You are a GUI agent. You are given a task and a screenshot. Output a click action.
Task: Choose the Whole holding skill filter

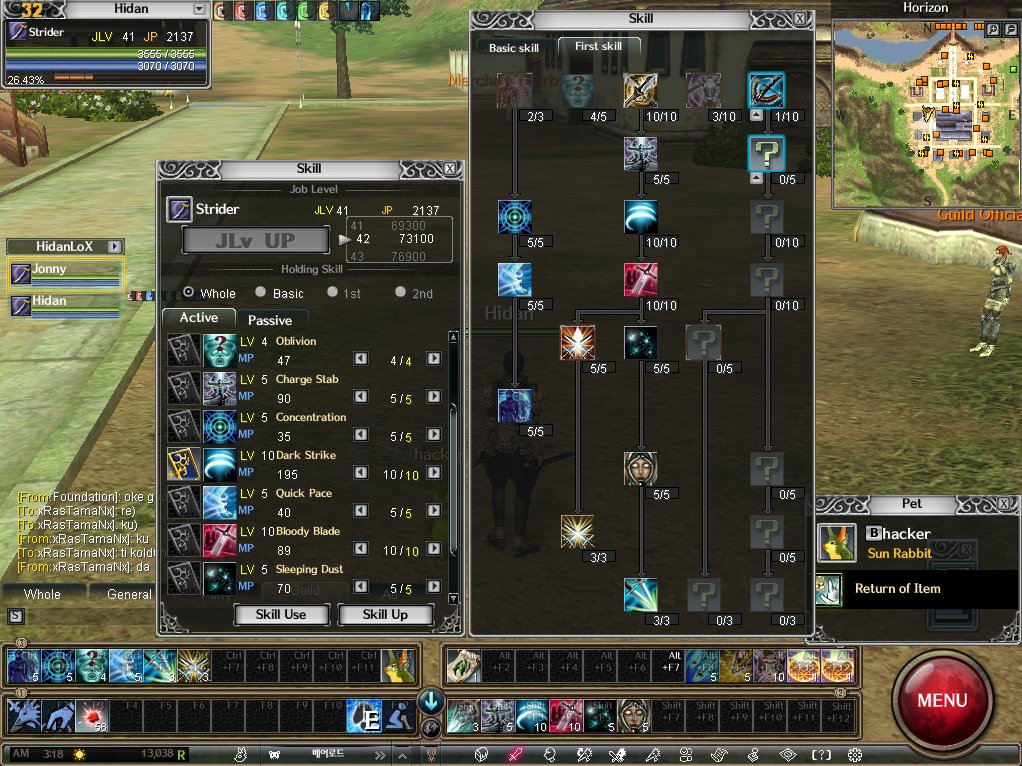[189, 293]
